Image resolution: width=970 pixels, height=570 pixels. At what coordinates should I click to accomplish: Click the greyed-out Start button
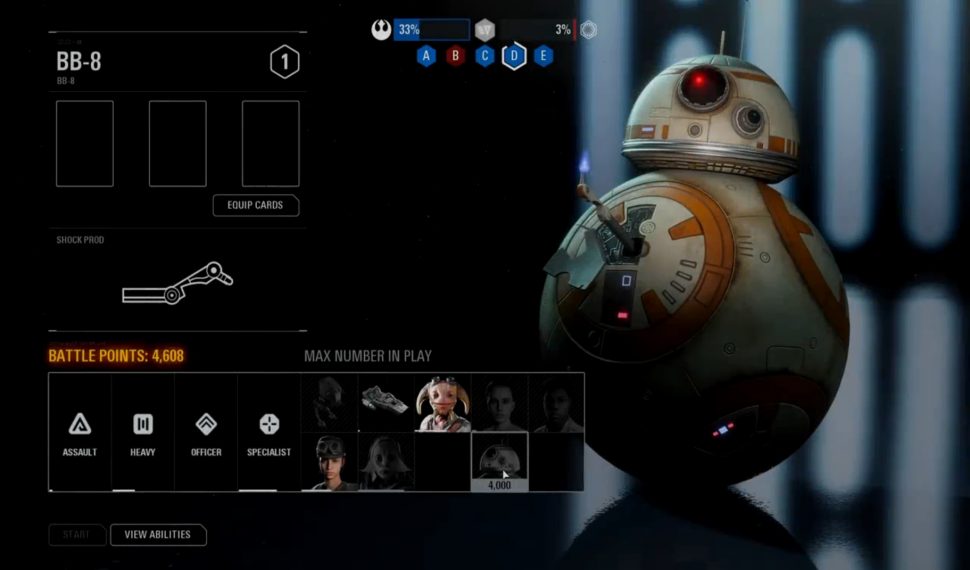pyautogui.click(x=76, y=535)
